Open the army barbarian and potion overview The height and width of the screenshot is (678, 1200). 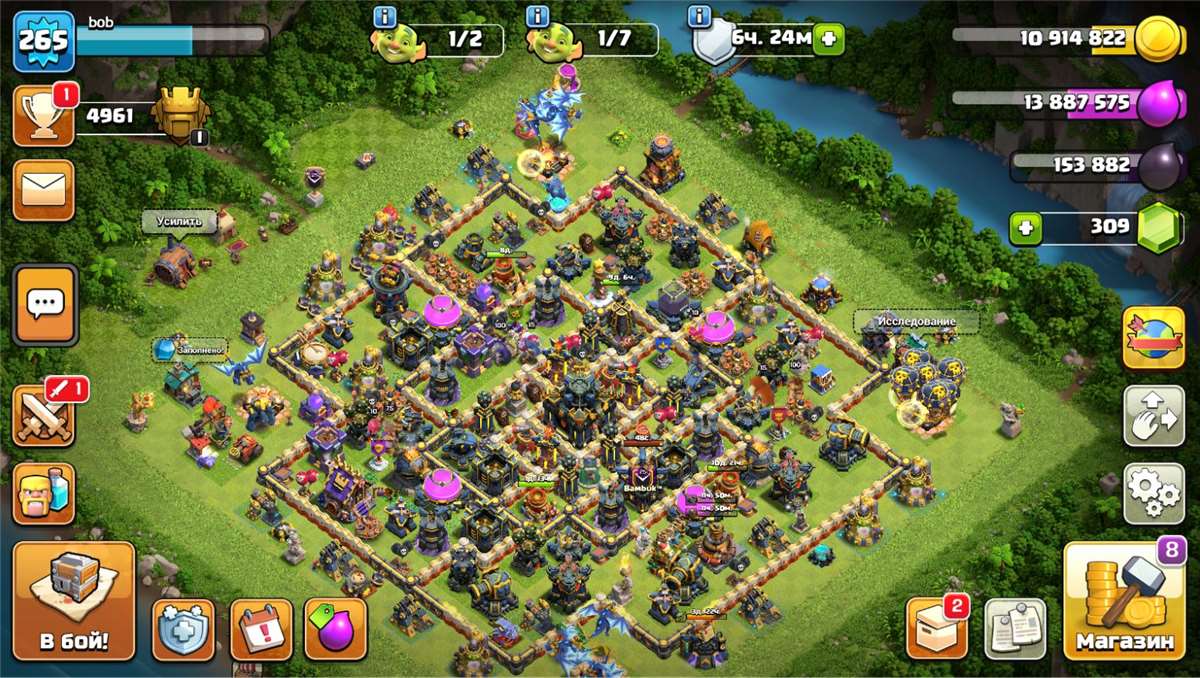[43, 493]
